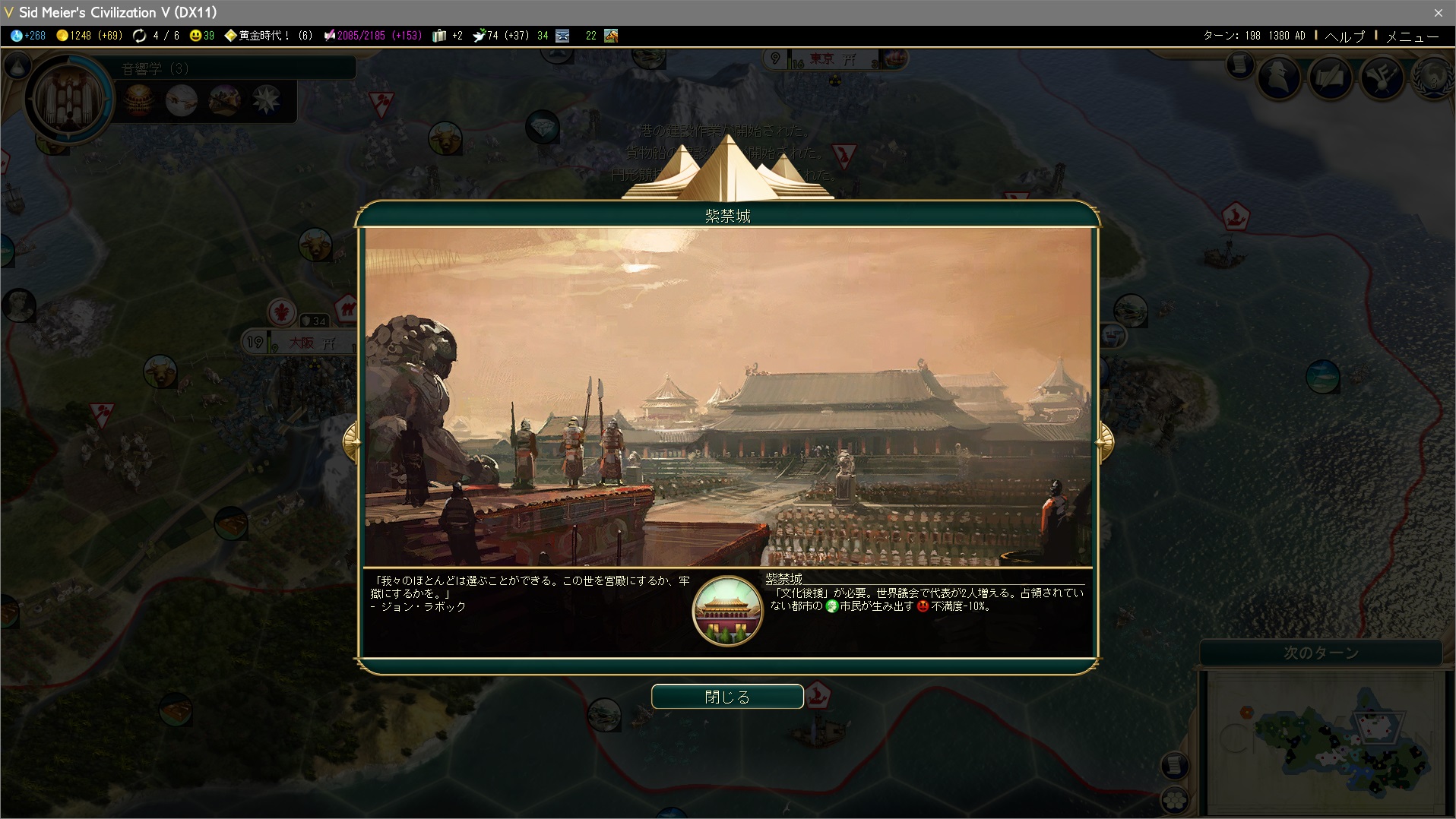Select the 音響学 current research bar
The height and width of the screenshot is (819, 1456).
tap(236, 68)
